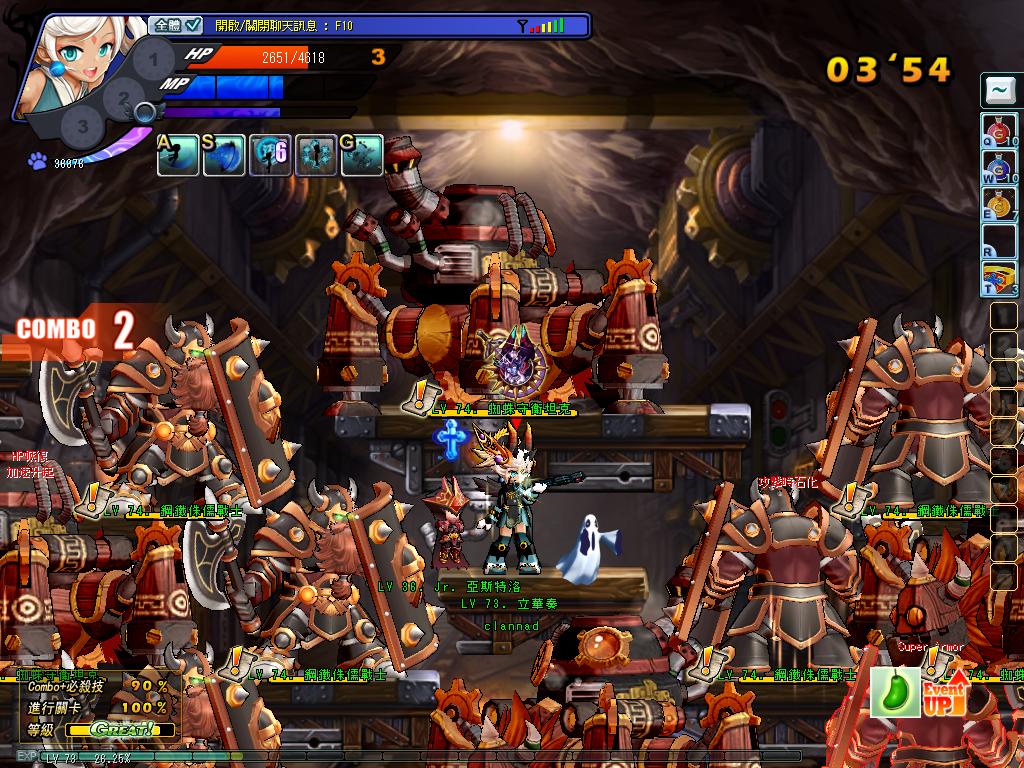This screenshot has width=1024, height=768.
Task: Use the jeweled ring item in slot T
Action: click(x=999, y=277)
